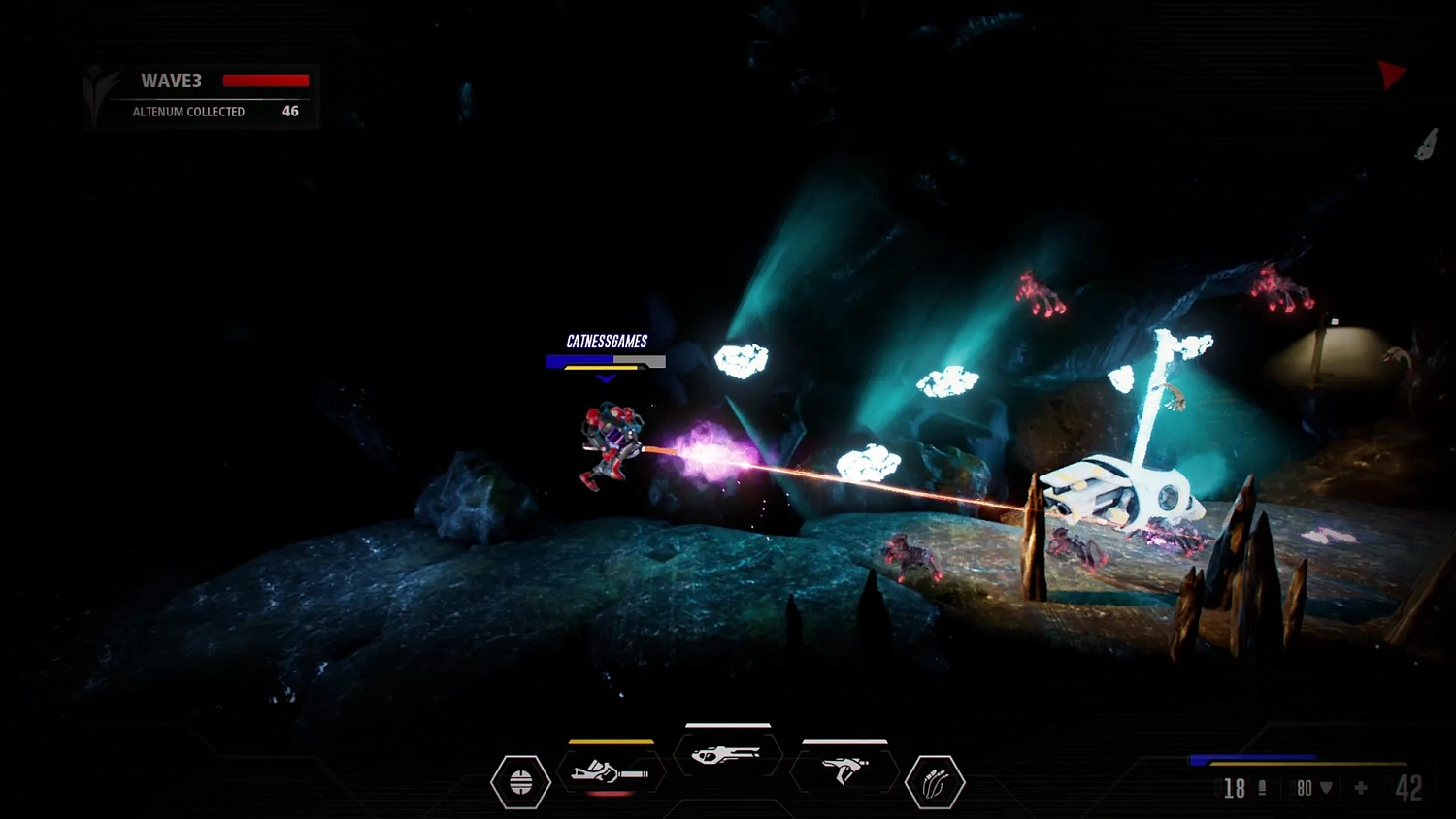
Task: Click the red WAVE3 progress bar
Action: pyautogui.click(x=265, y=81)
